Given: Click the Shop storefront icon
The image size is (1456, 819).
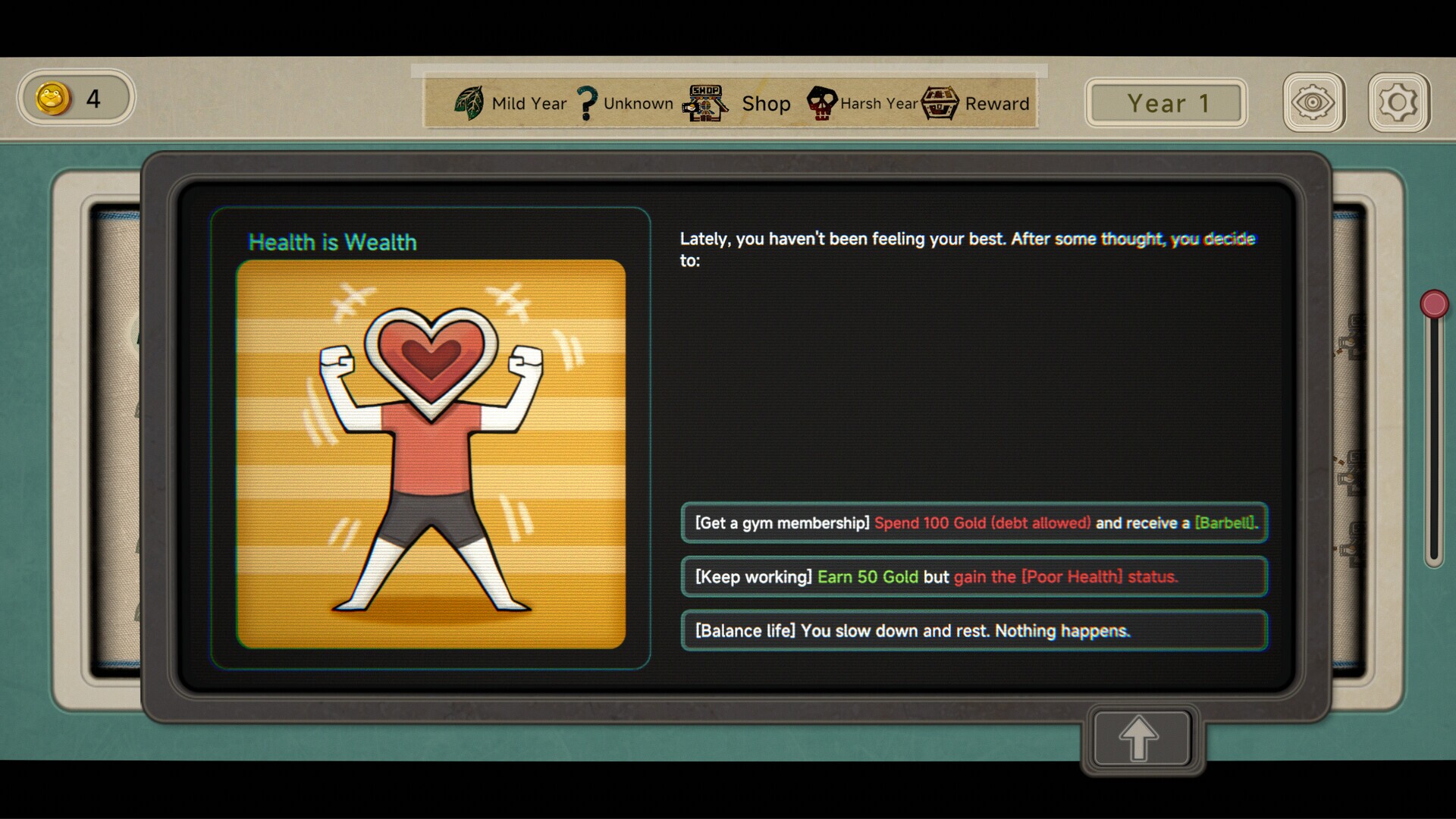Looking at the screenshot, I should (x=702, y=102).
